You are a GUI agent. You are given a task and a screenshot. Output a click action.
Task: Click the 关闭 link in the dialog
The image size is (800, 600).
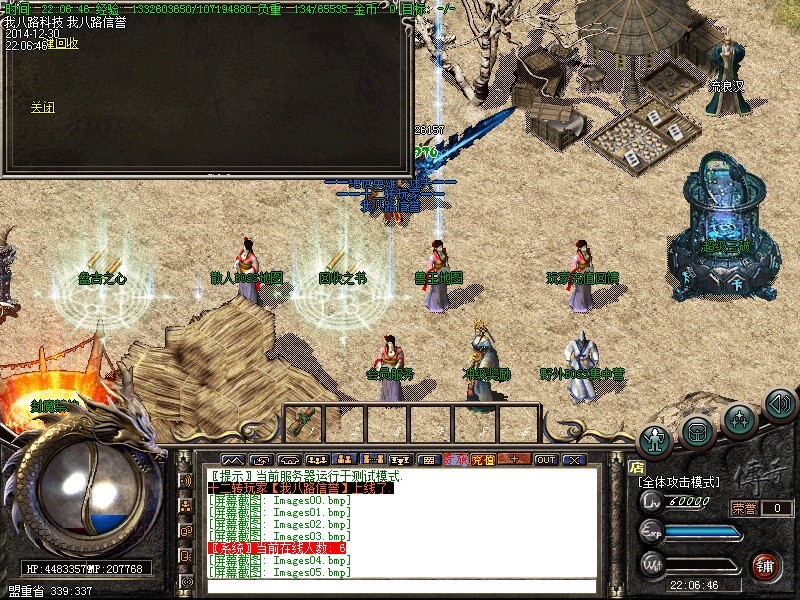(42, 107)
